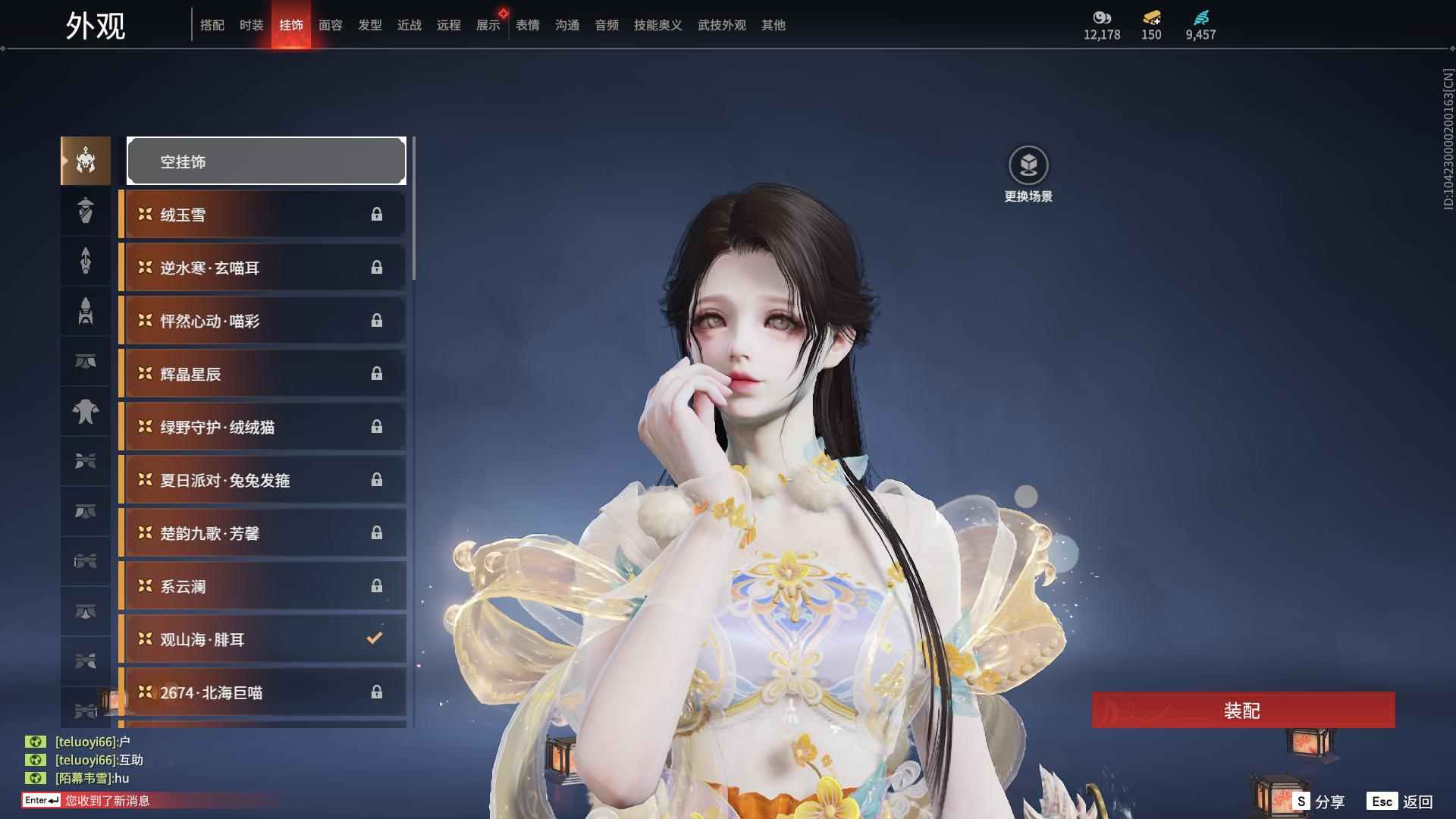Select the 空挂饰 list entry
The width and height of the screenshot is (1456, 819).
266,161
